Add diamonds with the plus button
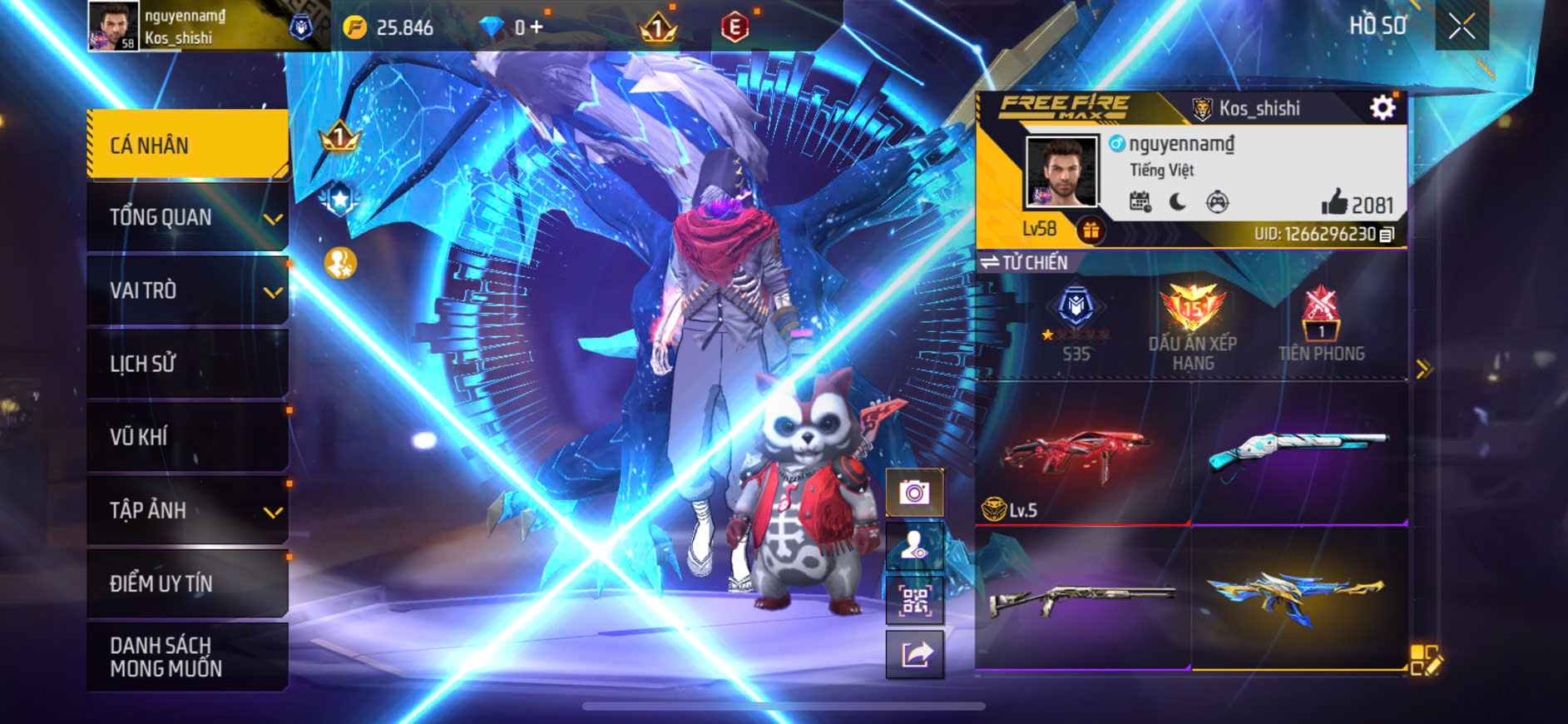Image resolution: width=1568 pixels, height=724 pixels. click(537, 27)
